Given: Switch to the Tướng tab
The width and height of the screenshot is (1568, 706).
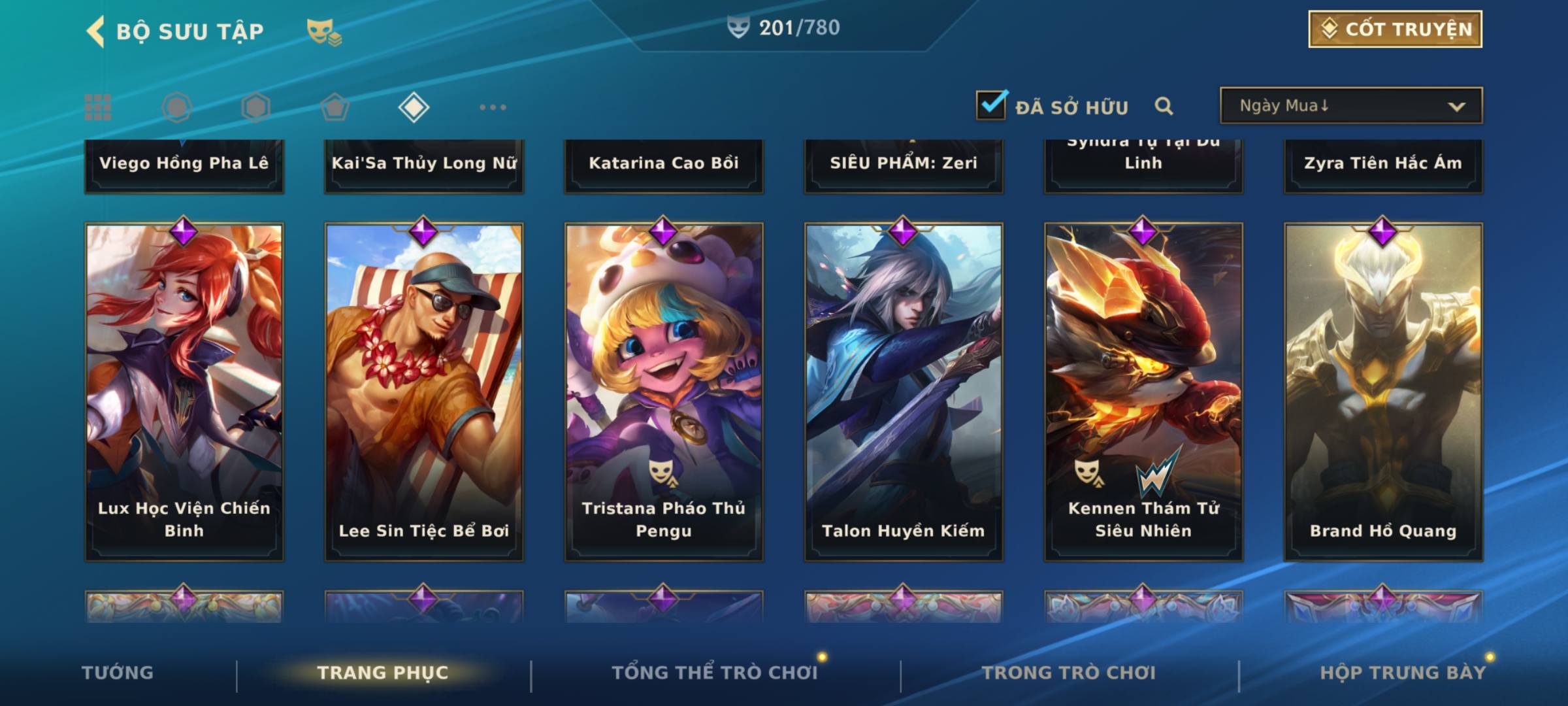Looking at the screenshot, I should pos(118,673).
